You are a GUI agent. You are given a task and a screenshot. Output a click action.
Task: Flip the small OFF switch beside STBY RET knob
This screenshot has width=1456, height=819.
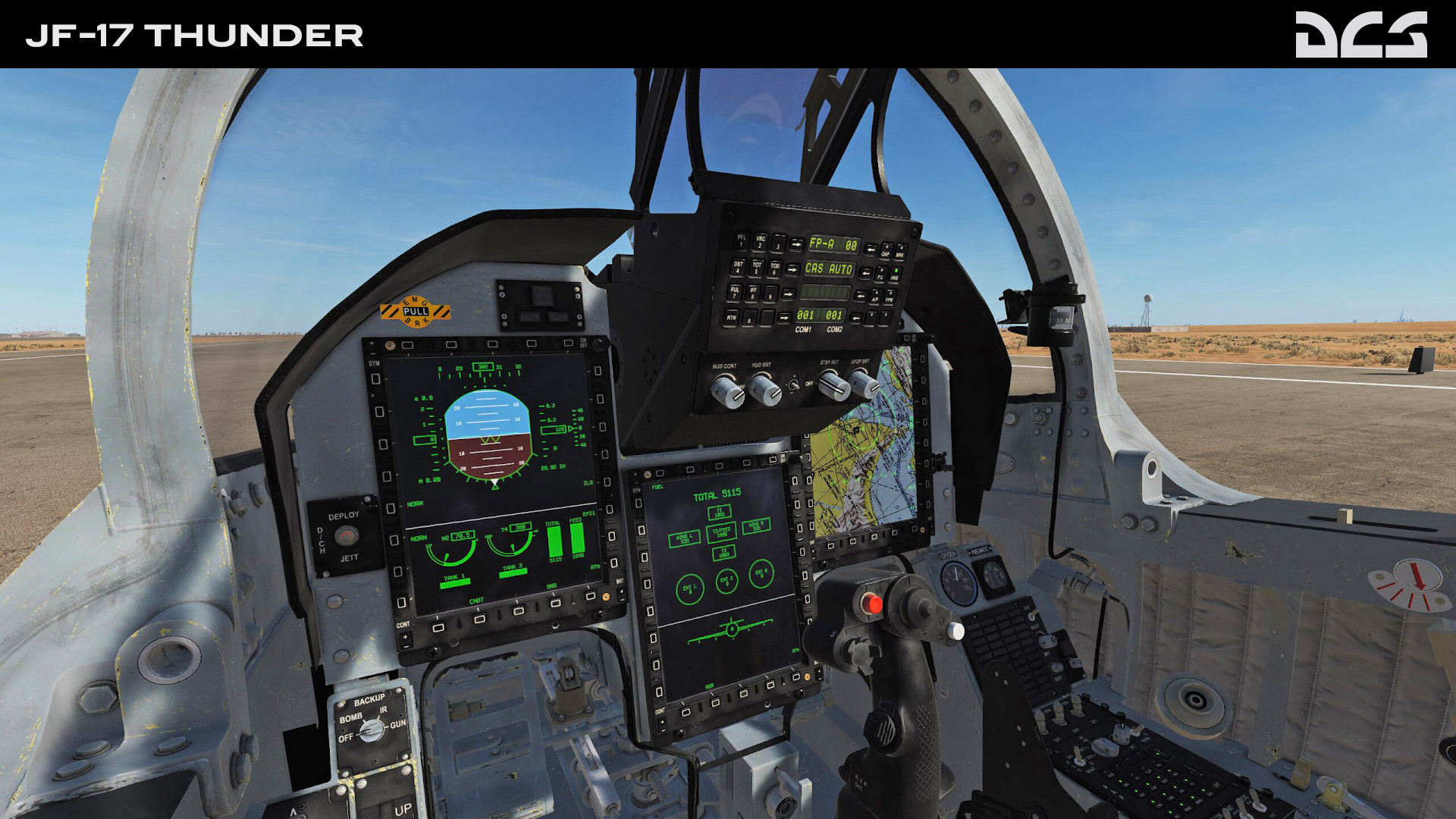pos(793,384)
